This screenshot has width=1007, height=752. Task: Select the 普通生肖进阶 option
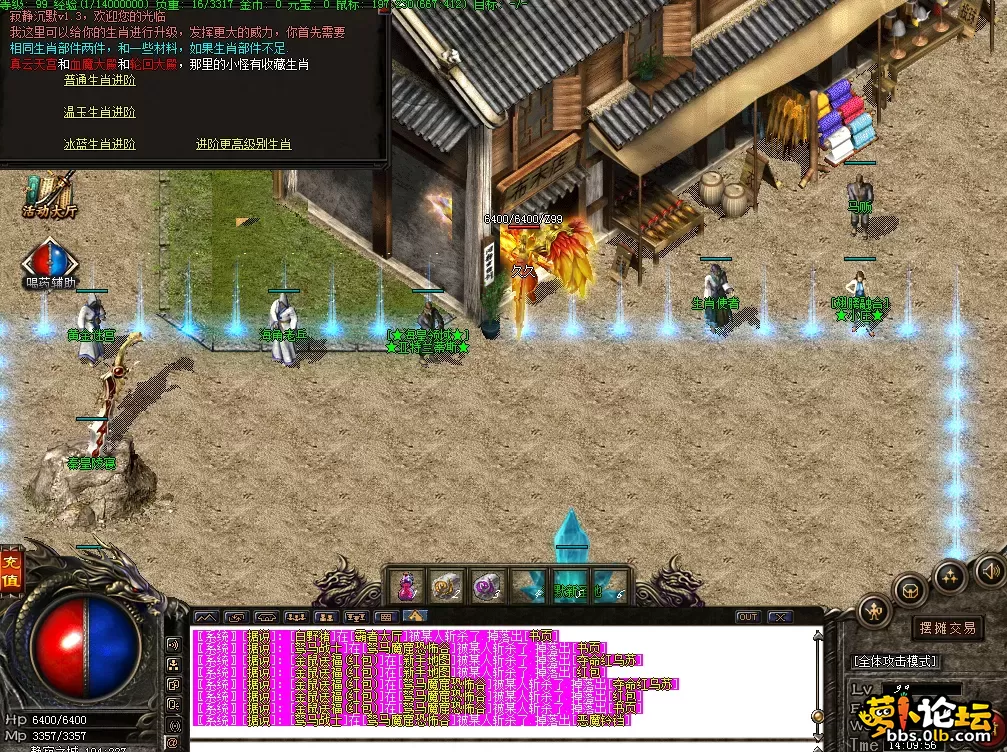pos(100,80)
